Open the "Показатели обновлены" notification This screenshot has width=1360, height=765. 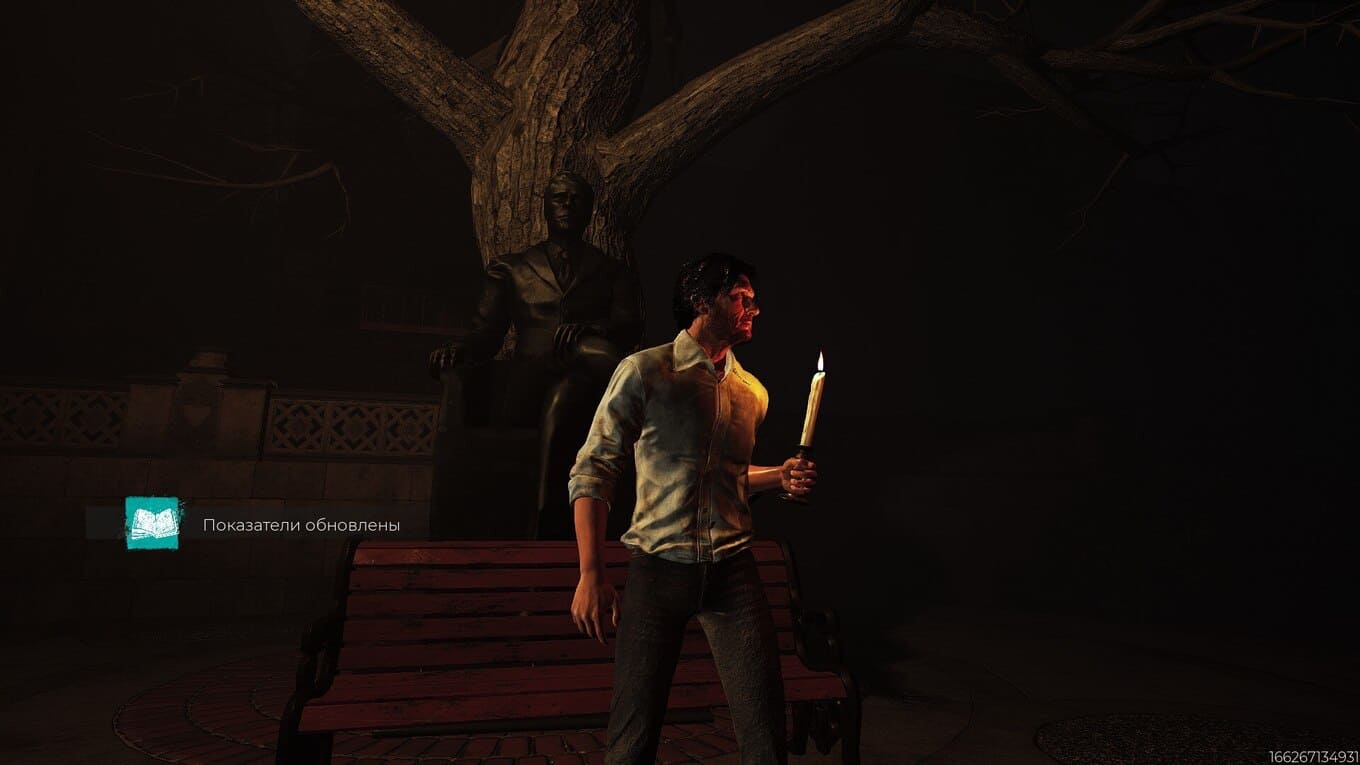coord(301,524)
